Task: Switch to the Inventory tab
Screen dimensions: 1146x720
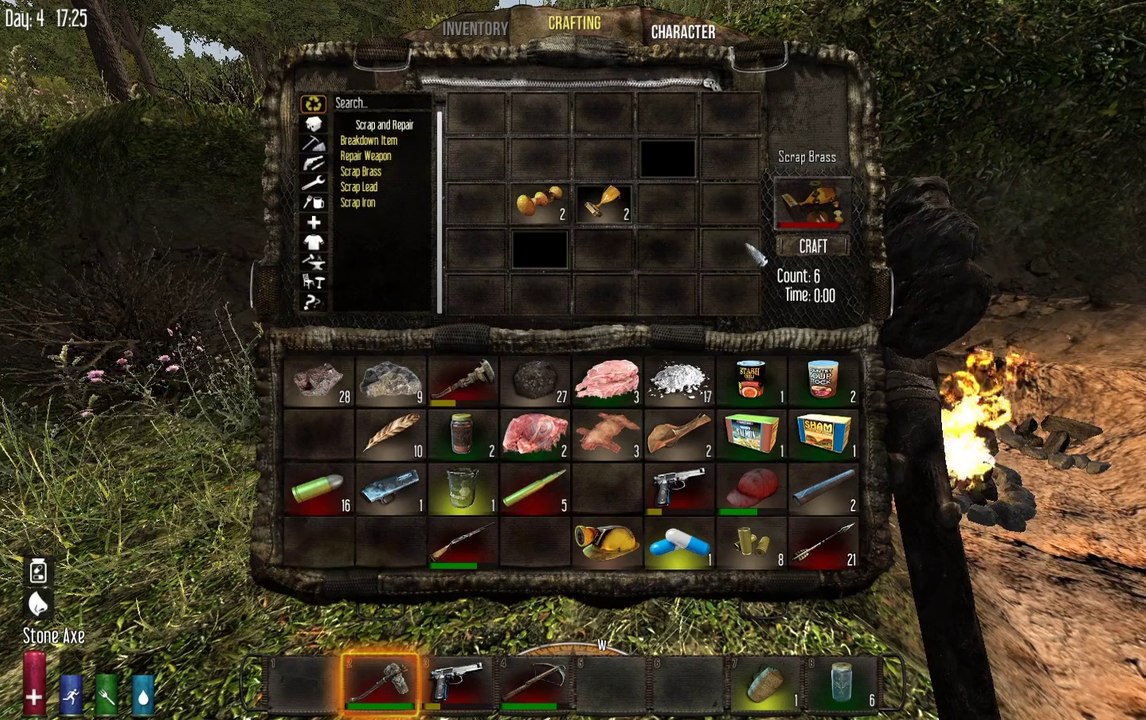Action: (x=475, y=29)
